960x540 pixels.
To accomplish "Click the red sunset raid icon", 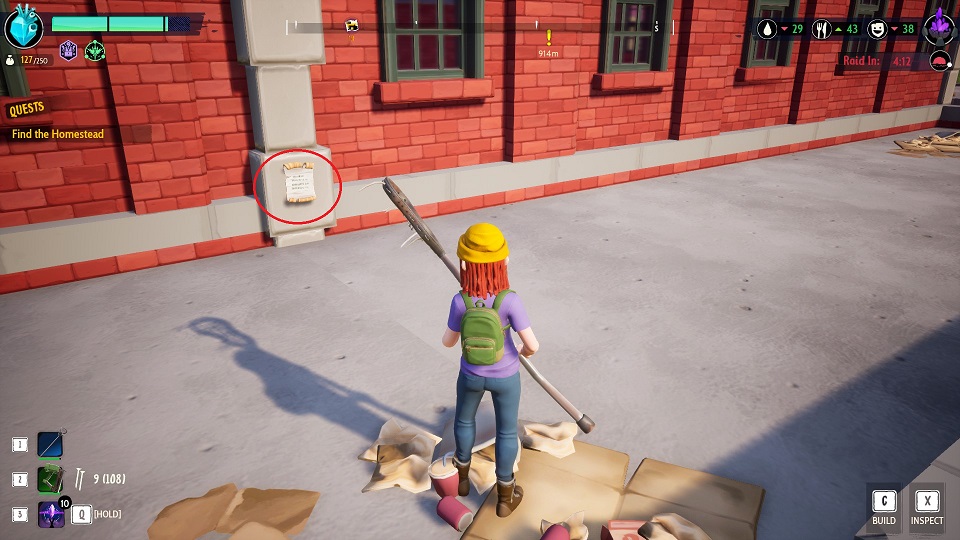I will pyautogui.click(x=939, y=61).
